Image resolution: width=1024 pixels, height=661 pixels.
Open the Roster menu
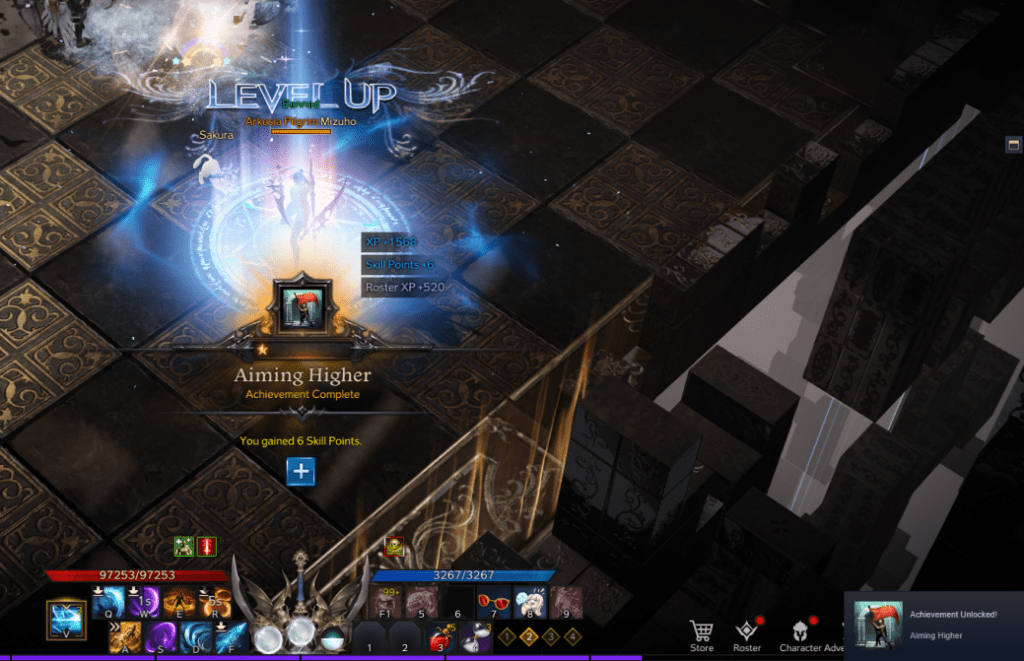[747, 634]
